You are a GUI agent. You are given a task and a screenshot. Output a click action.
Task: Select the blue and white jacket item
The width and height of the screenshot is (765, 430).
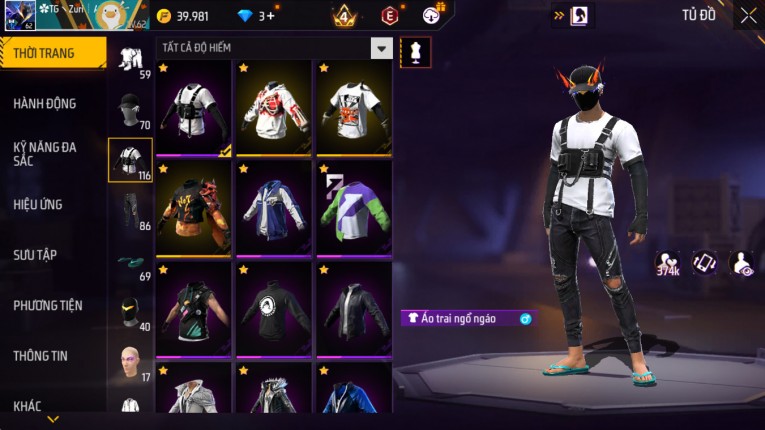pyautogui.click(x=273, y=208)
